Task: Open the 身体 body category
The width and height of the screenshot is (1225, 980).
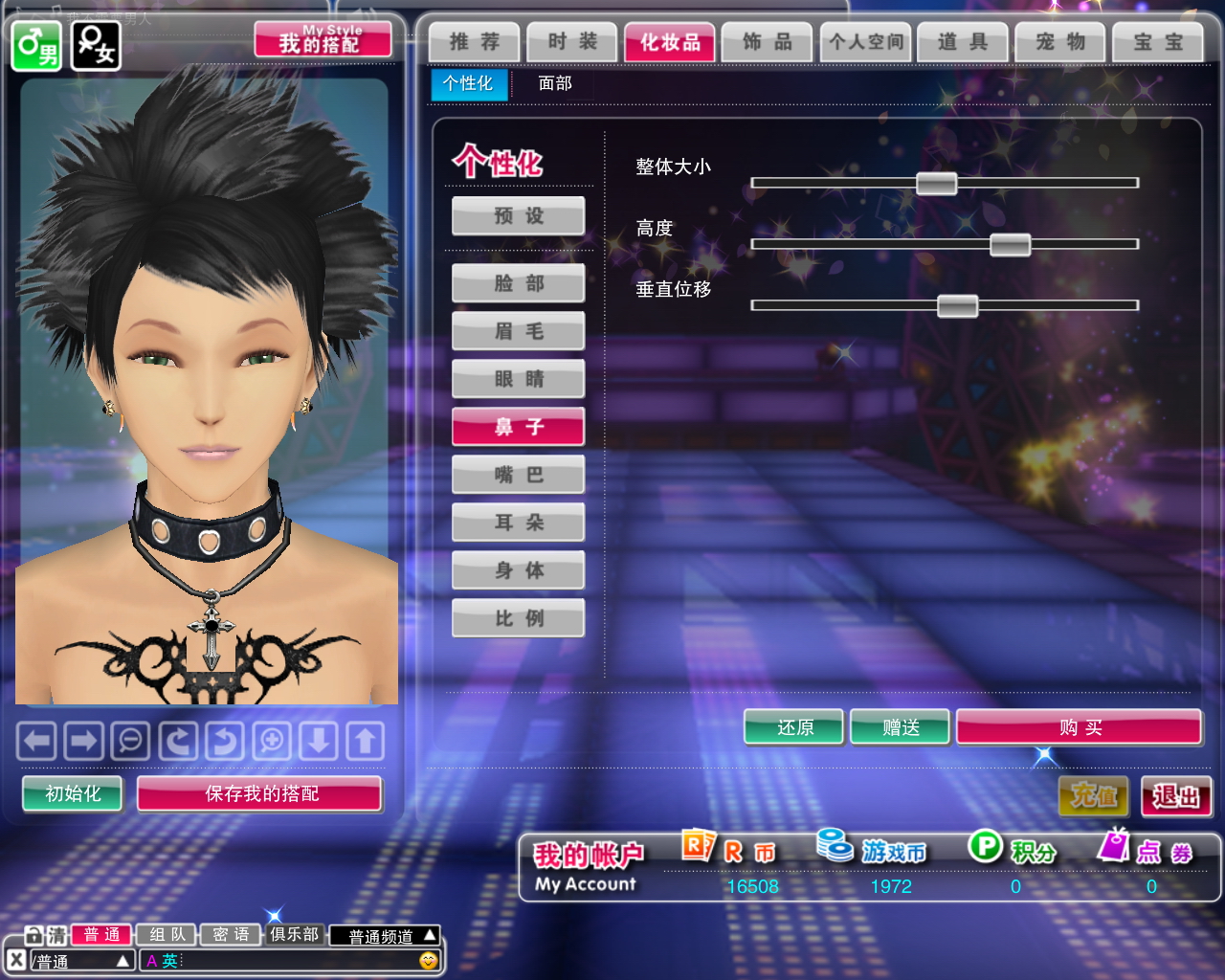Action: click(x=519, y=570)
